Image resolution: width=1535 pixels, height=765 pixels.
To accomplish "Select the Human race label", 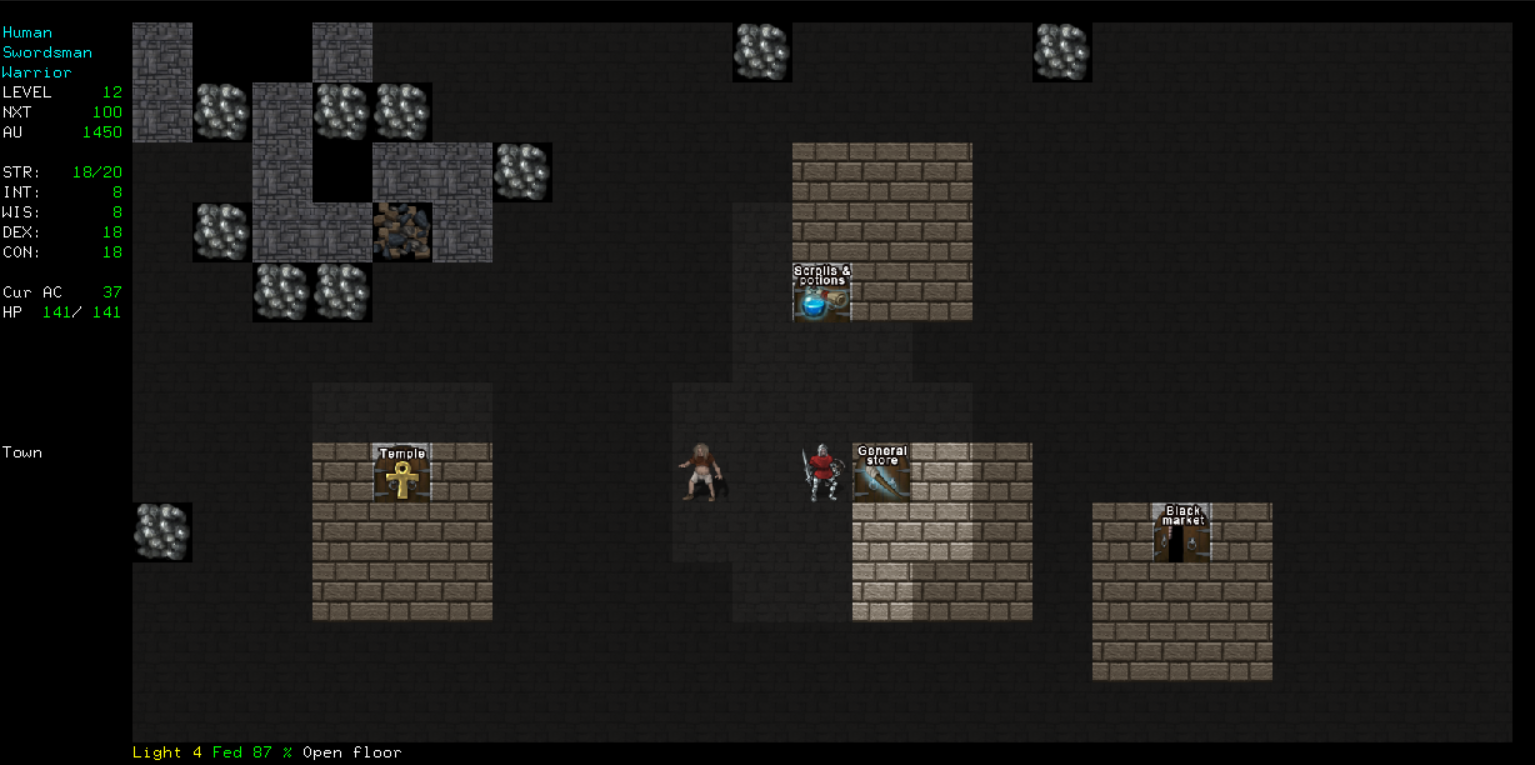I will tap(28, 32).
